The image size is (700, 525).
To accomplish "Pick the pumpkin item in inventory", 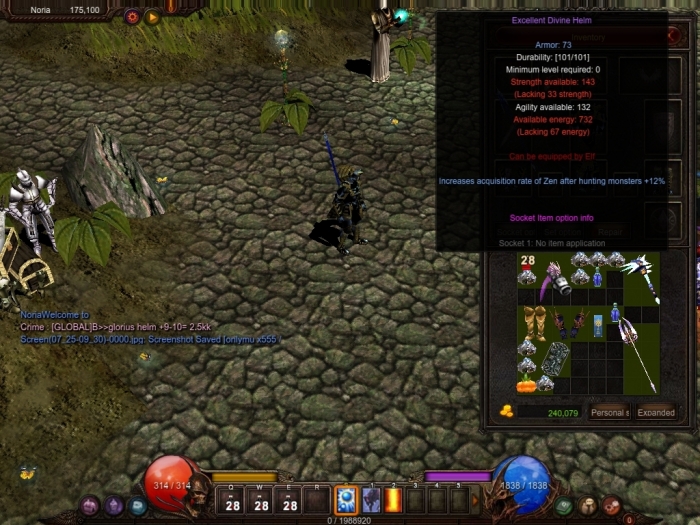I will coord(526,383).
